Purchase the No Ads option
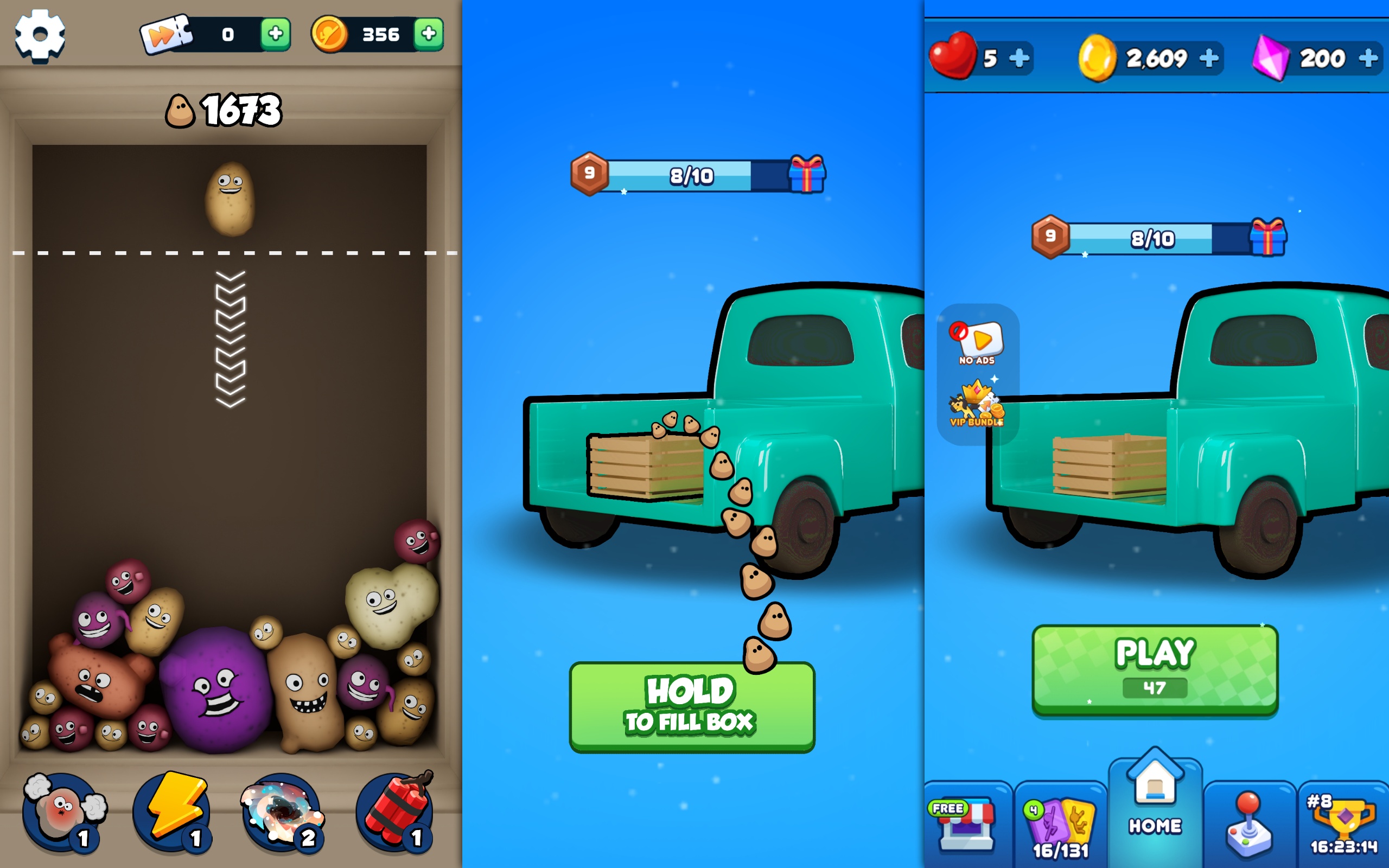Viewport: 1389px width, 868px height. pos(976,342)
